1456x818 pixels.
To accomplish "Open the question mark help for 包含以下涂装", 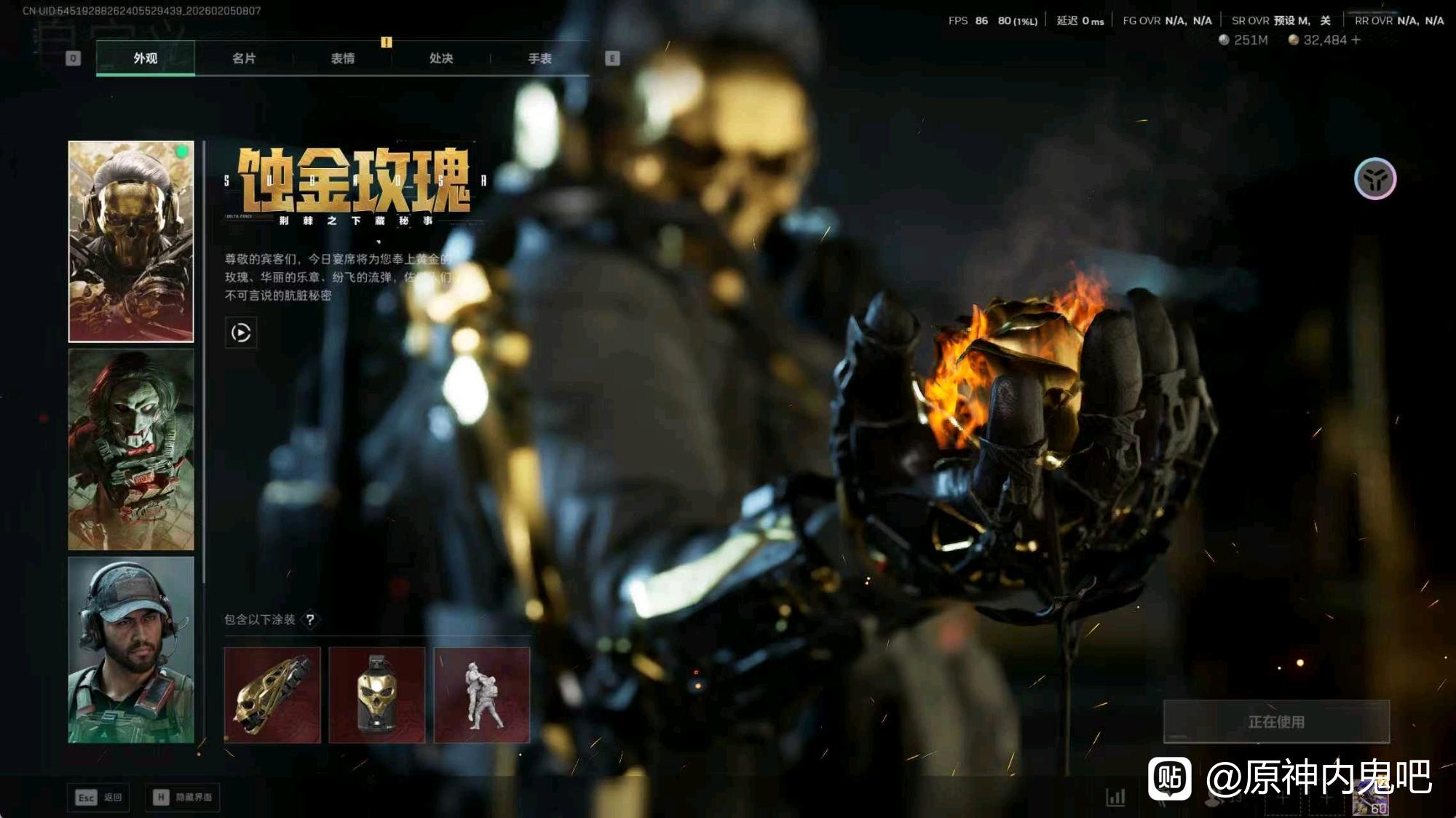I will (x=310, y=619).
